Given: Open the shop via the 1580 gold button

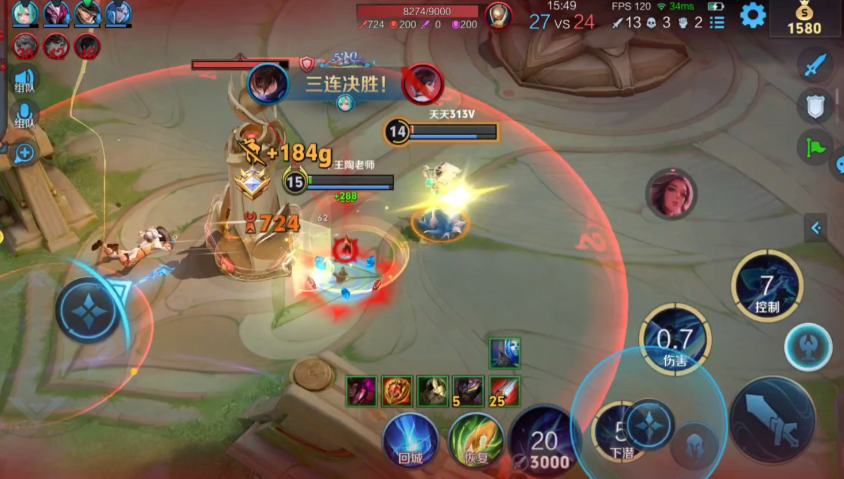Looking at the screenshot, I should (x=804, y=19).
